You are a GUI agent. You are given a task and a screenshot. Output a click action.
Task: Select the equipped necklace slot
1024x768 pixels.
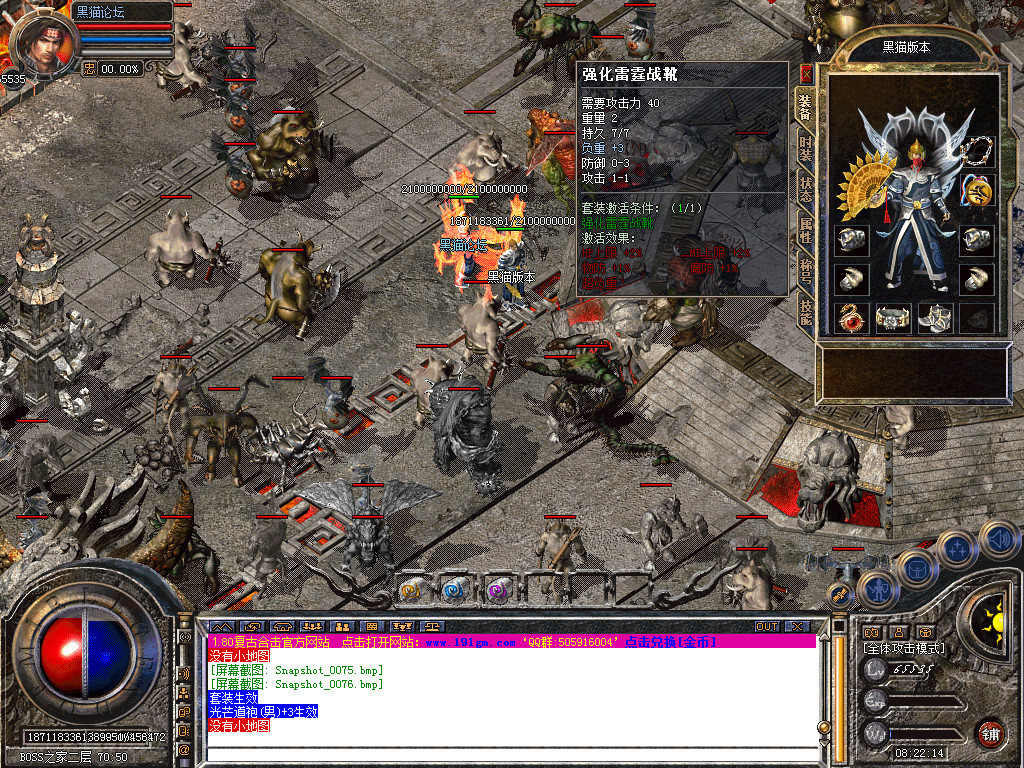coord(976,152)
